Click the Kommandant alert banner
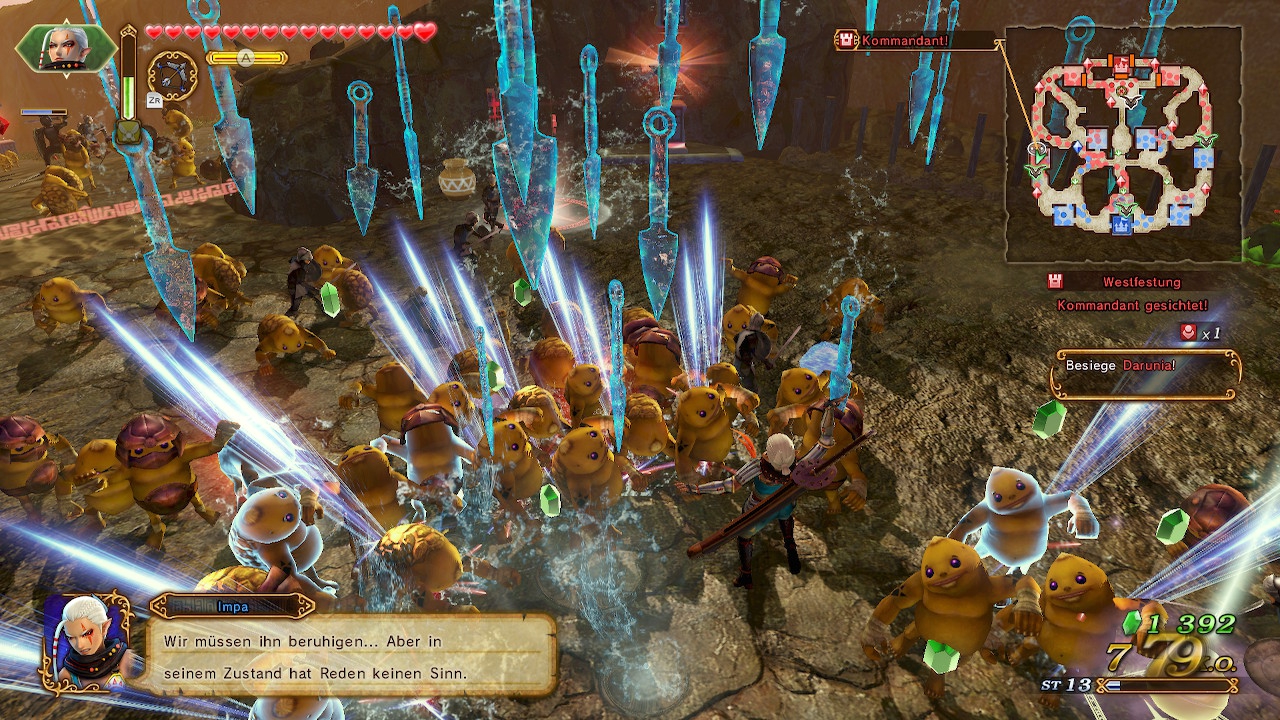This screenshot has width=1280, height=720. tap(916, 41)
